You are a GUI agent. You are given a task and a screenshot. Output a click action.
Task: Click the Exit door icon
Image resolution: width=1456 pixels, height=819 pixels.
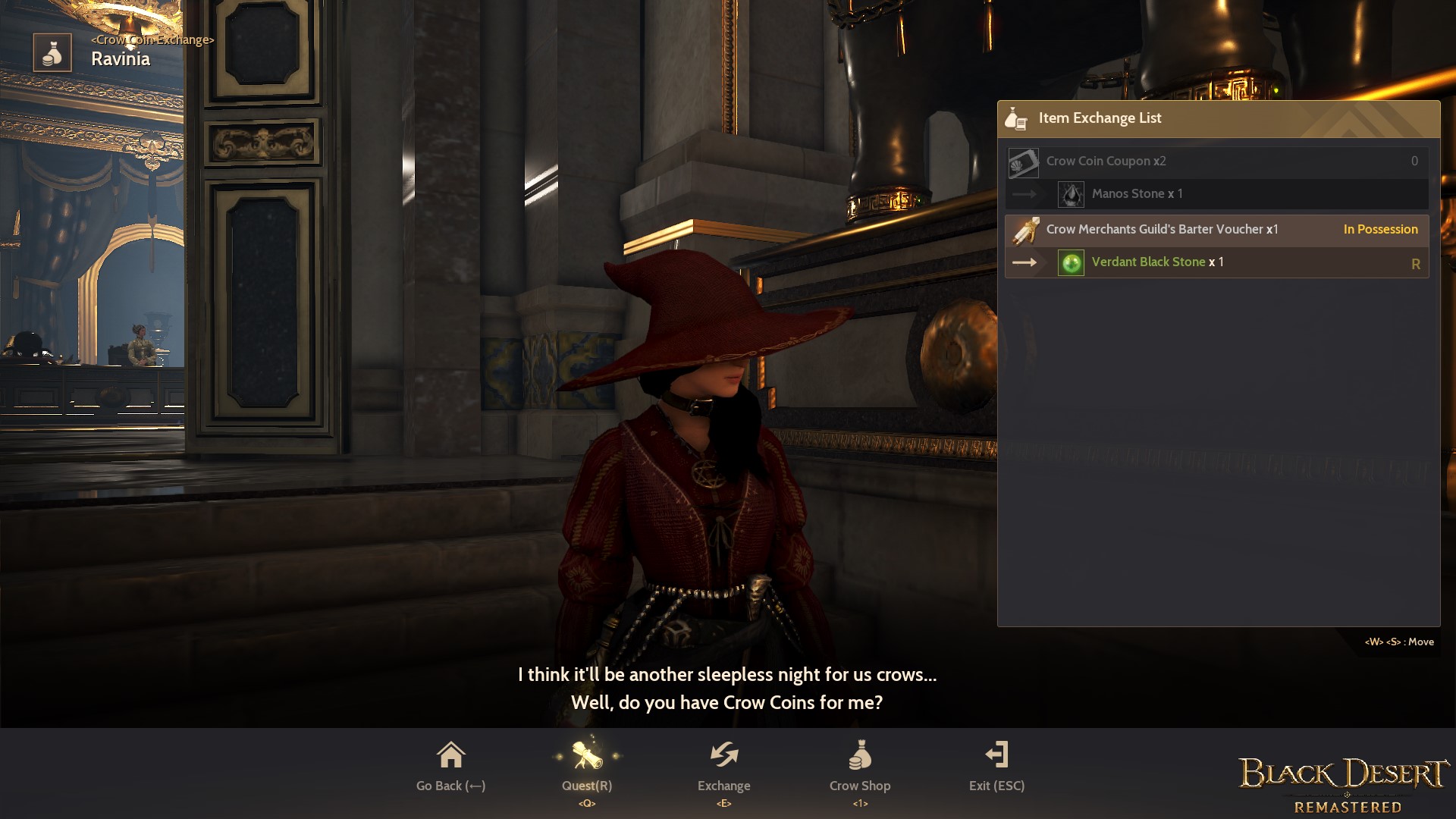pyautogui.click(x=998, y=755)
